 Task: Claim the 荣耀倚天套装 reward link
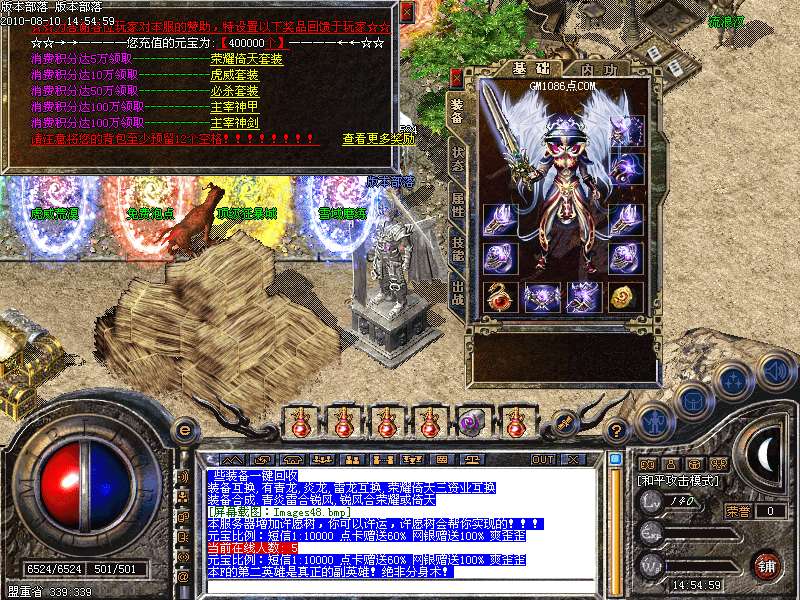[x=246, y=59]
